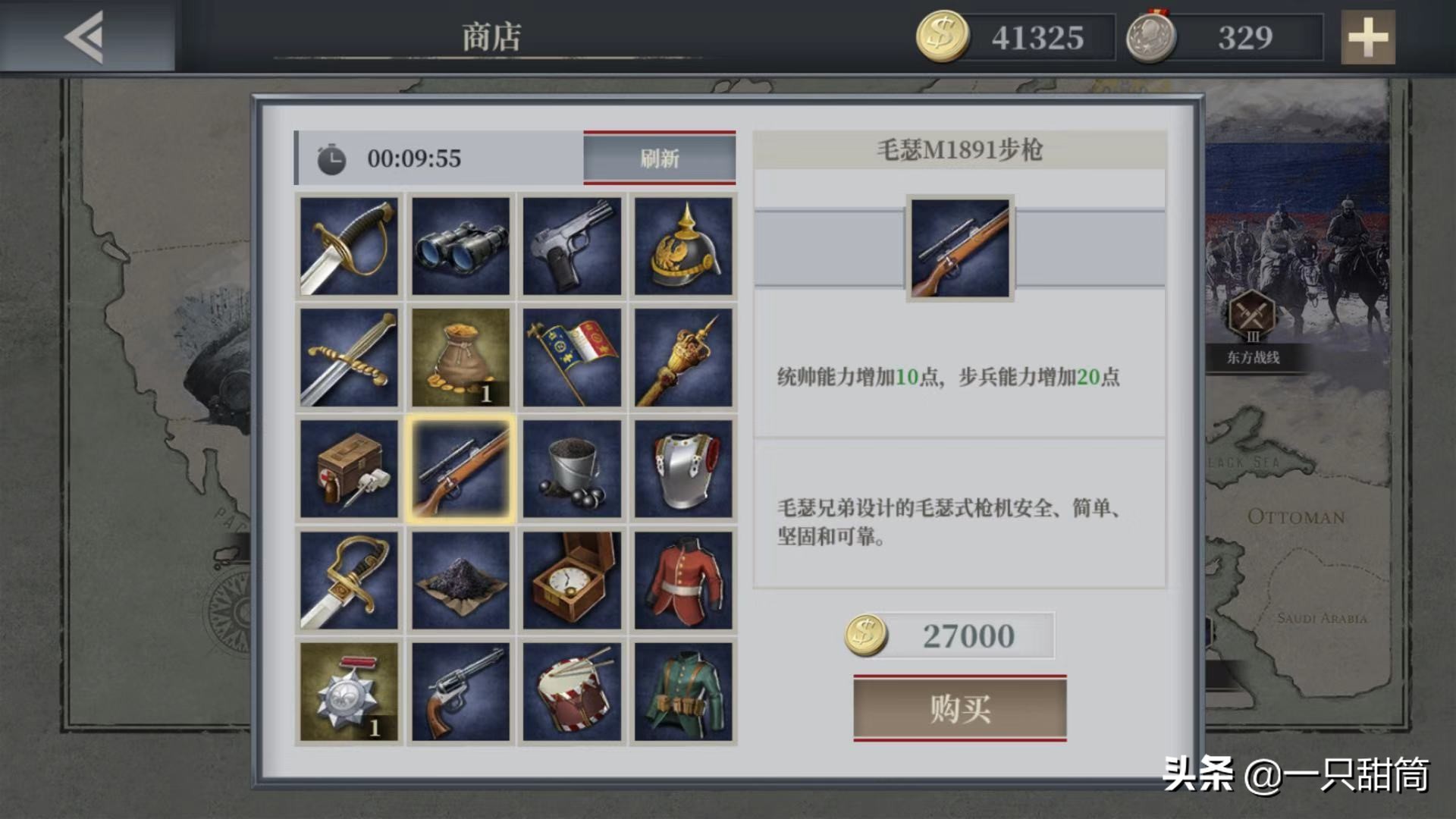
Task: Select the war drum item
Action: (572, 690)
